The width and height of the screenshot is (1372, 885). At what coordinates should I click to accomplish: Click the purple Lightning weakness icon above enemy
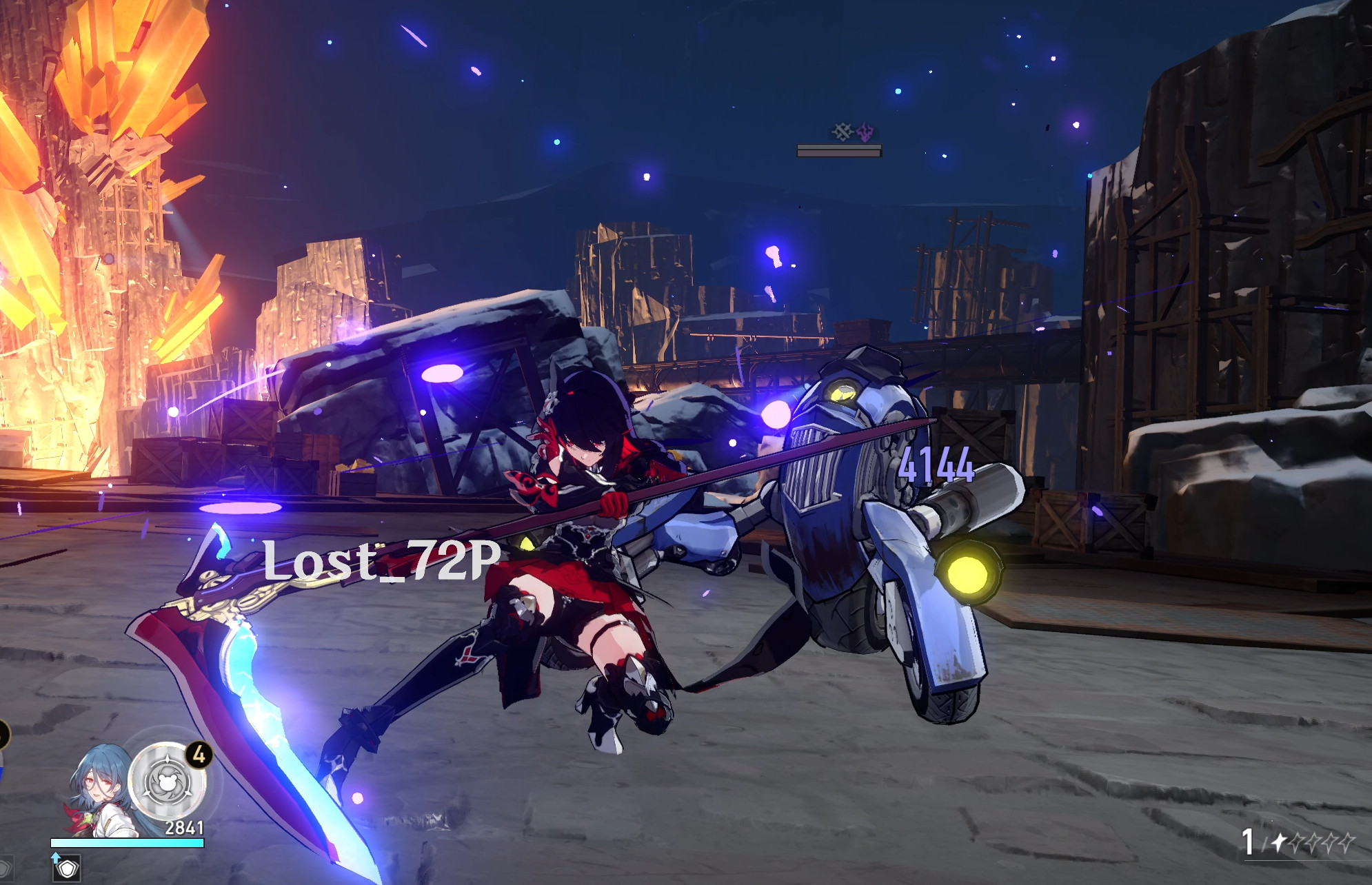click(865, 132)
